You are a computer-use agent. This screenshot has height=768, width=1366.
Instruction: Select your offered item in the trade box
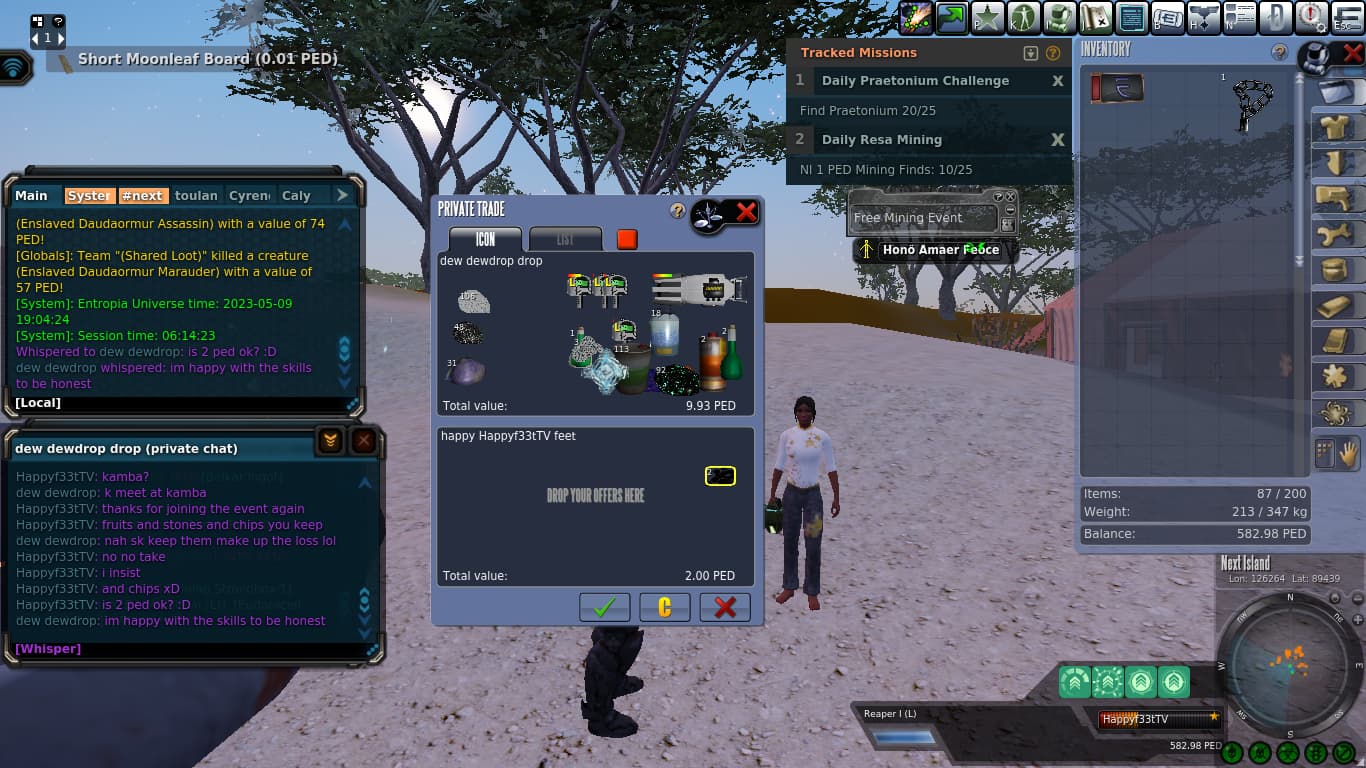tap(720, 476)
